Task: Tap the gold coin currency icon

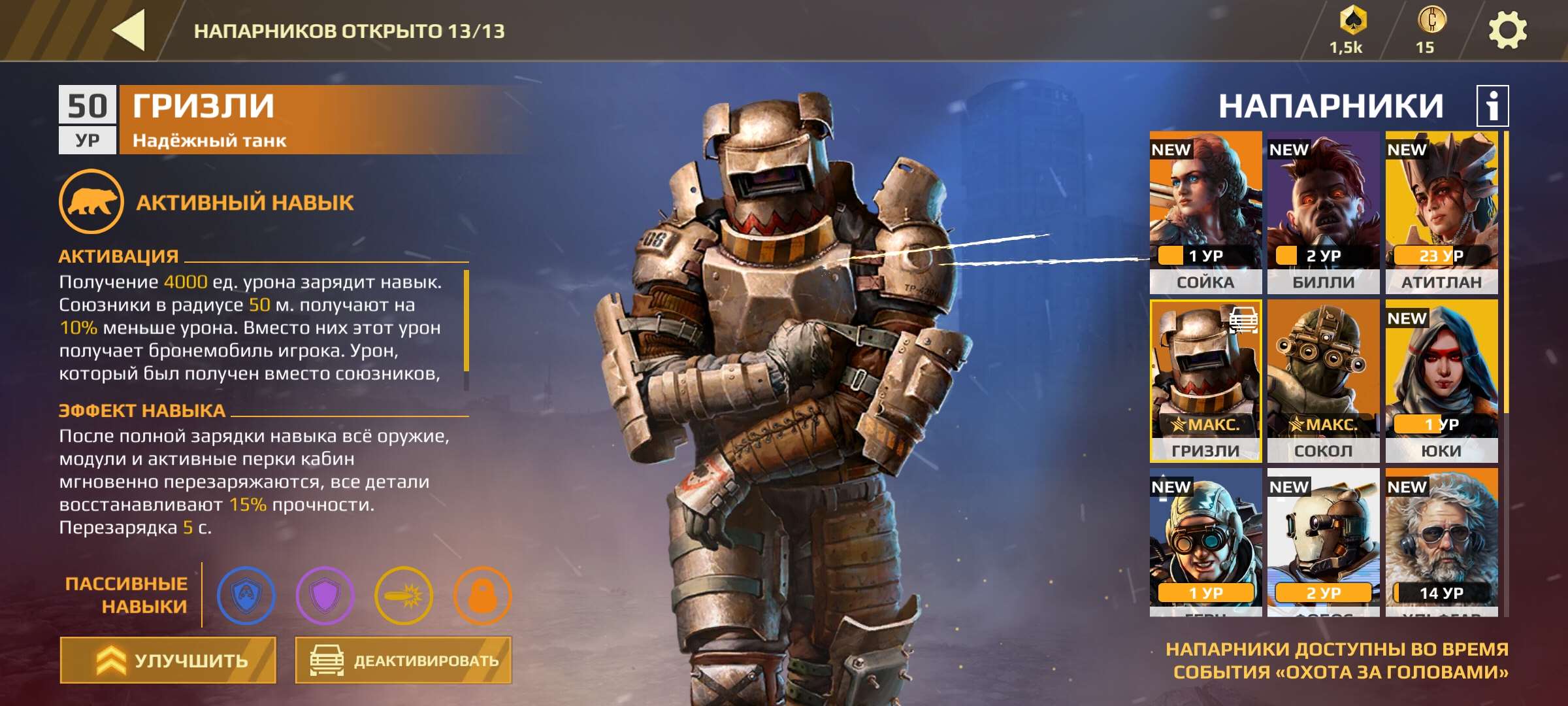Action: click(1431, 20)
